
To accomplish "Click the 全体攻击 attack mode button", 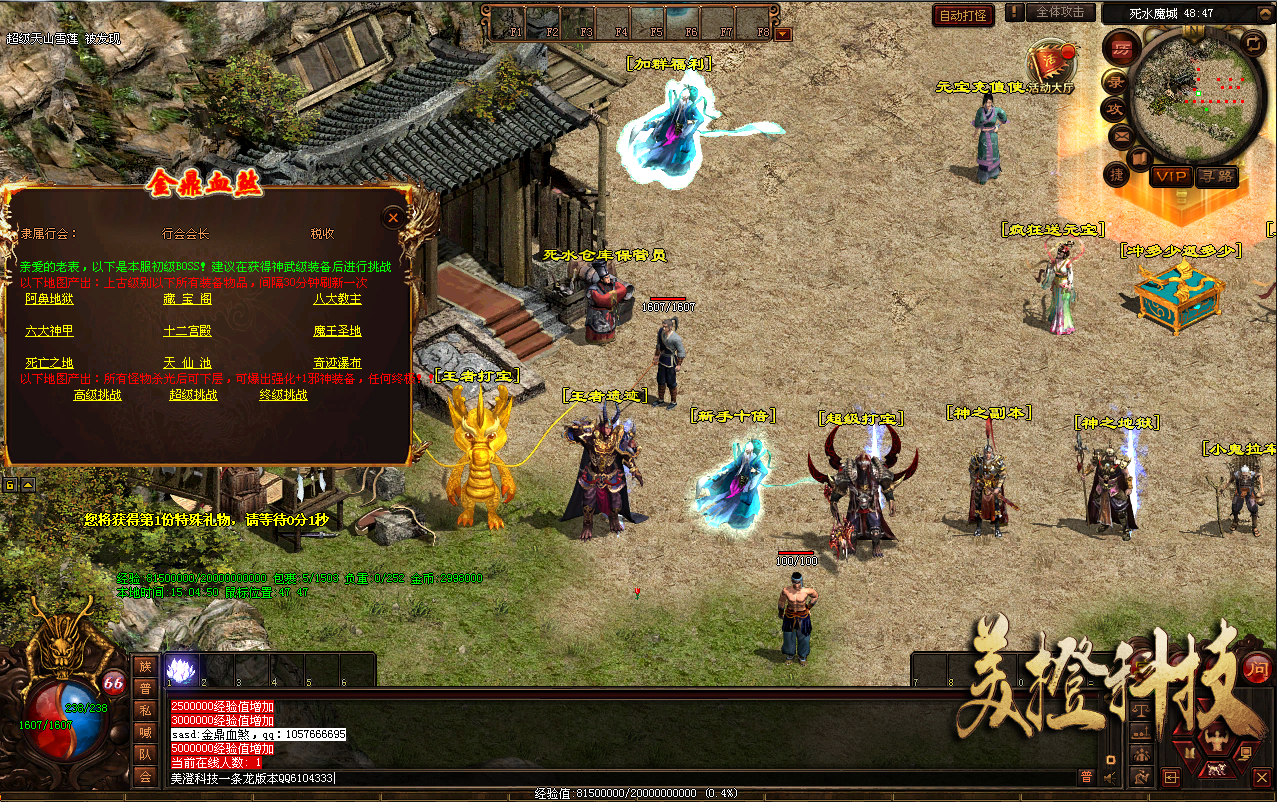I will tap(1059, 13).
